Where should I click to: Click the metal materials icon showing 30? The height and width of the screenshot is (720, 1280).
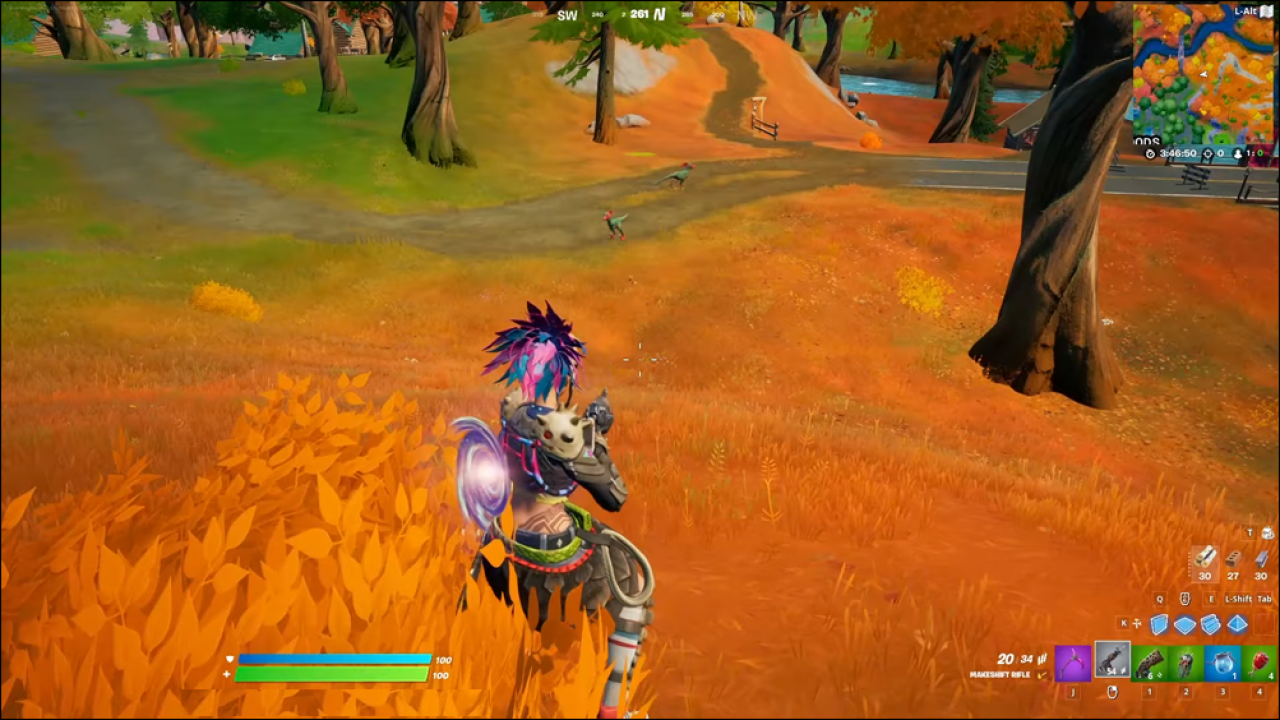(x=1260, y=560)
